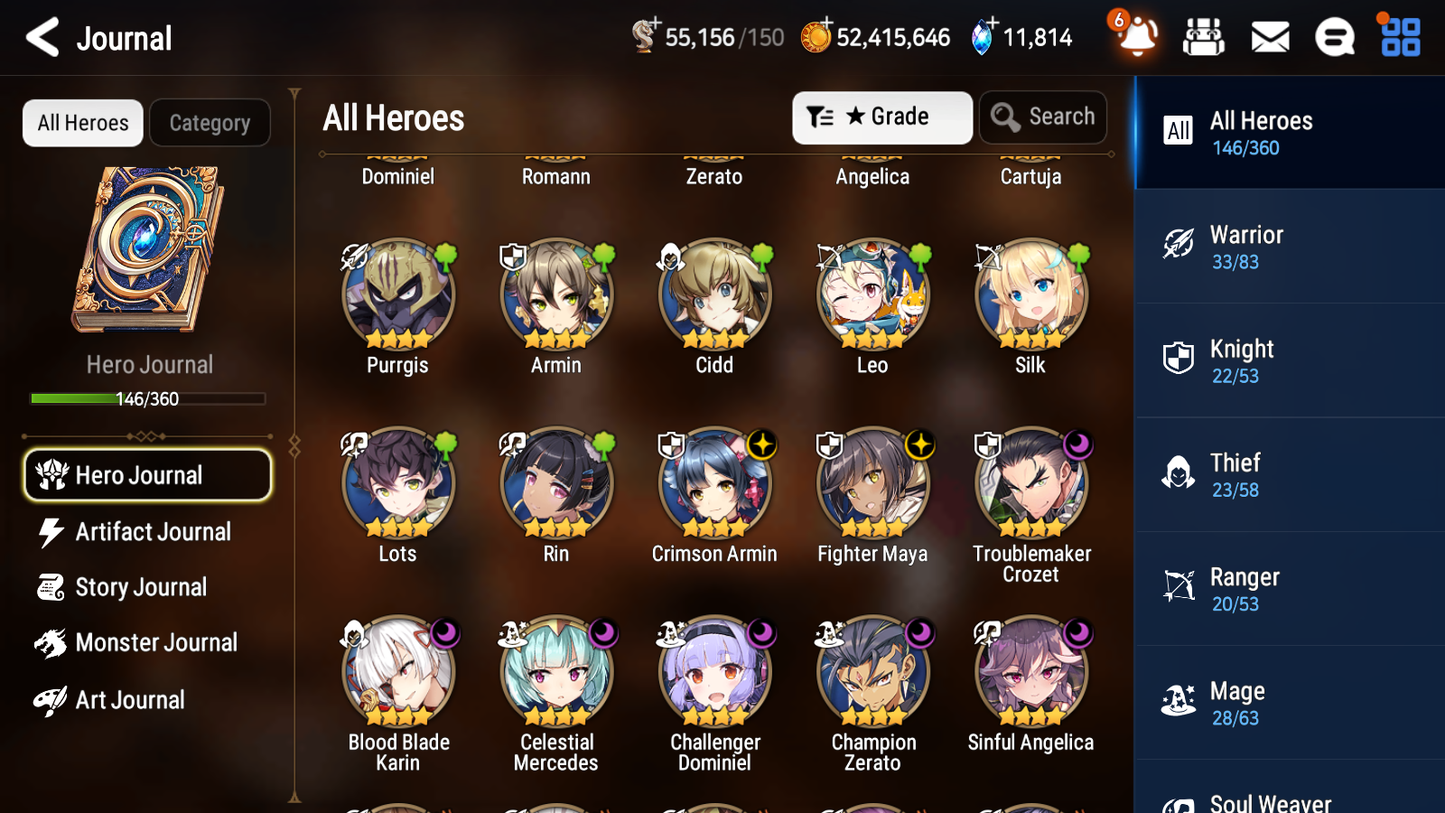This screenshot has width=1445, height=813.
Task: Open the inventory icon in the top bar
Action: [x=1203, y=36]
